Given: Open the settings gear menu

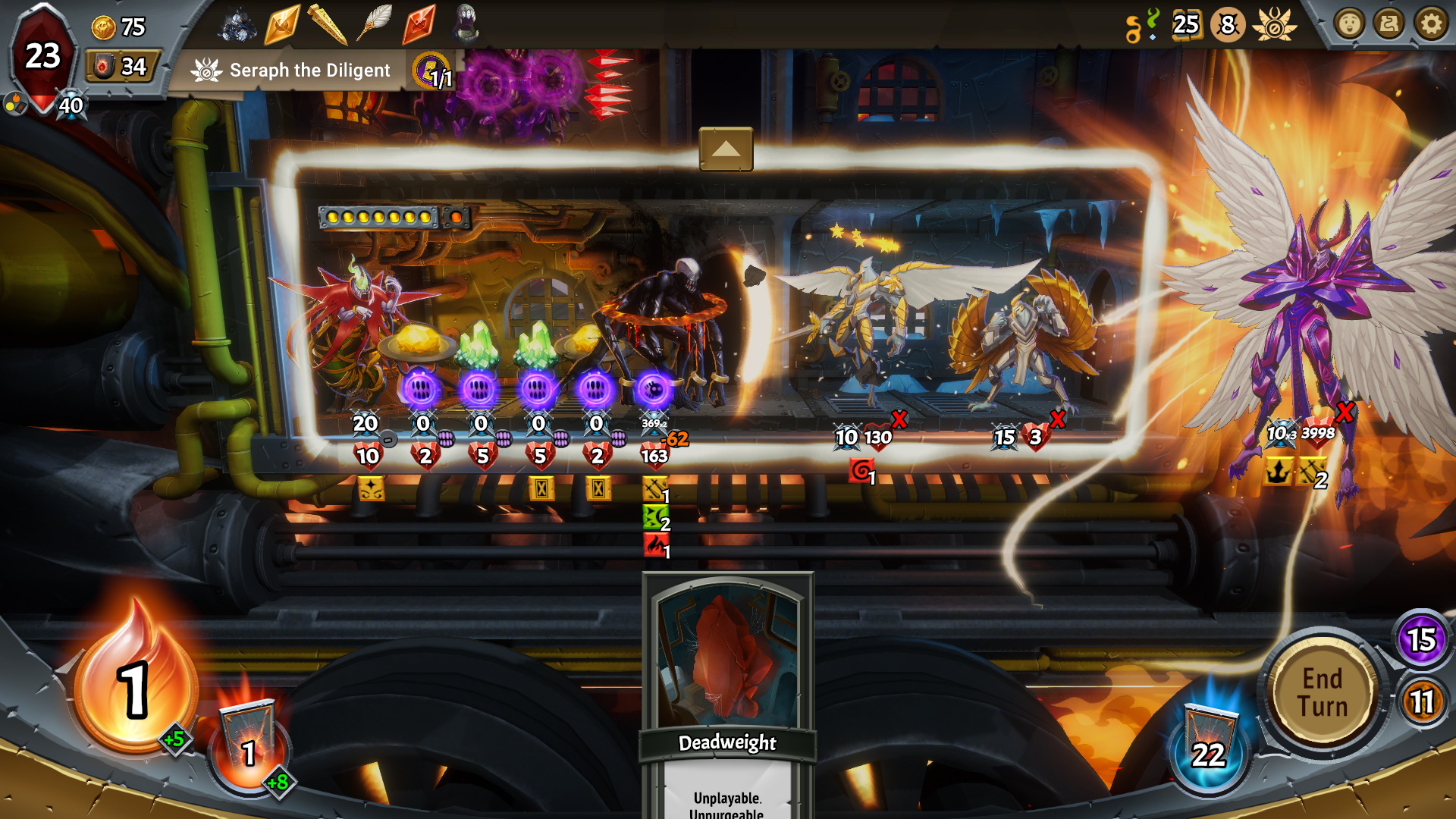Looking at the screenshot, I should [x=1431, y=25].
